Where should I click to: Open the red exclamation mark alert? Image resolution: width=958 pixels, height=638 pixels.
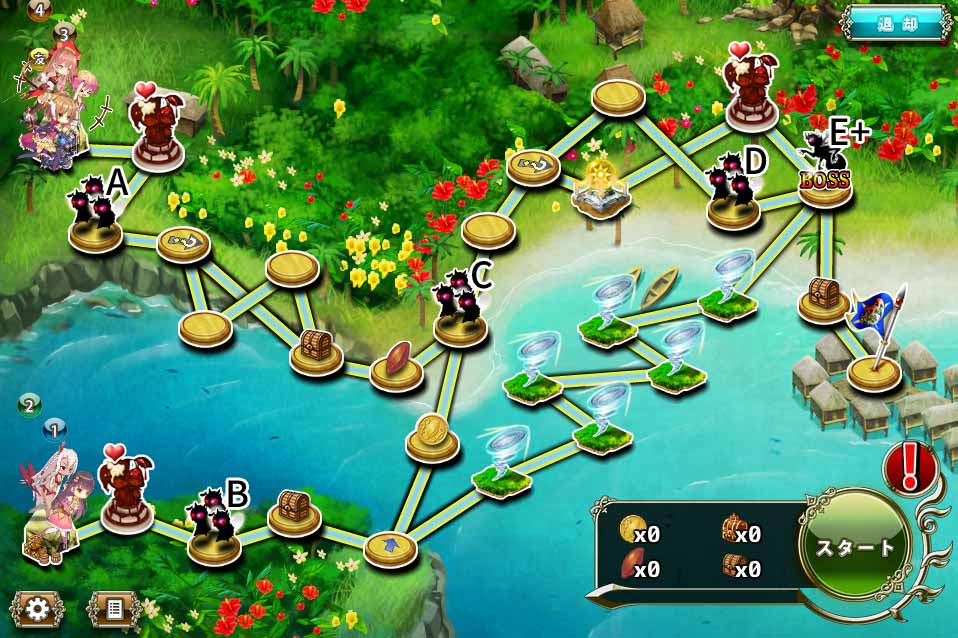tap(909, 467)
